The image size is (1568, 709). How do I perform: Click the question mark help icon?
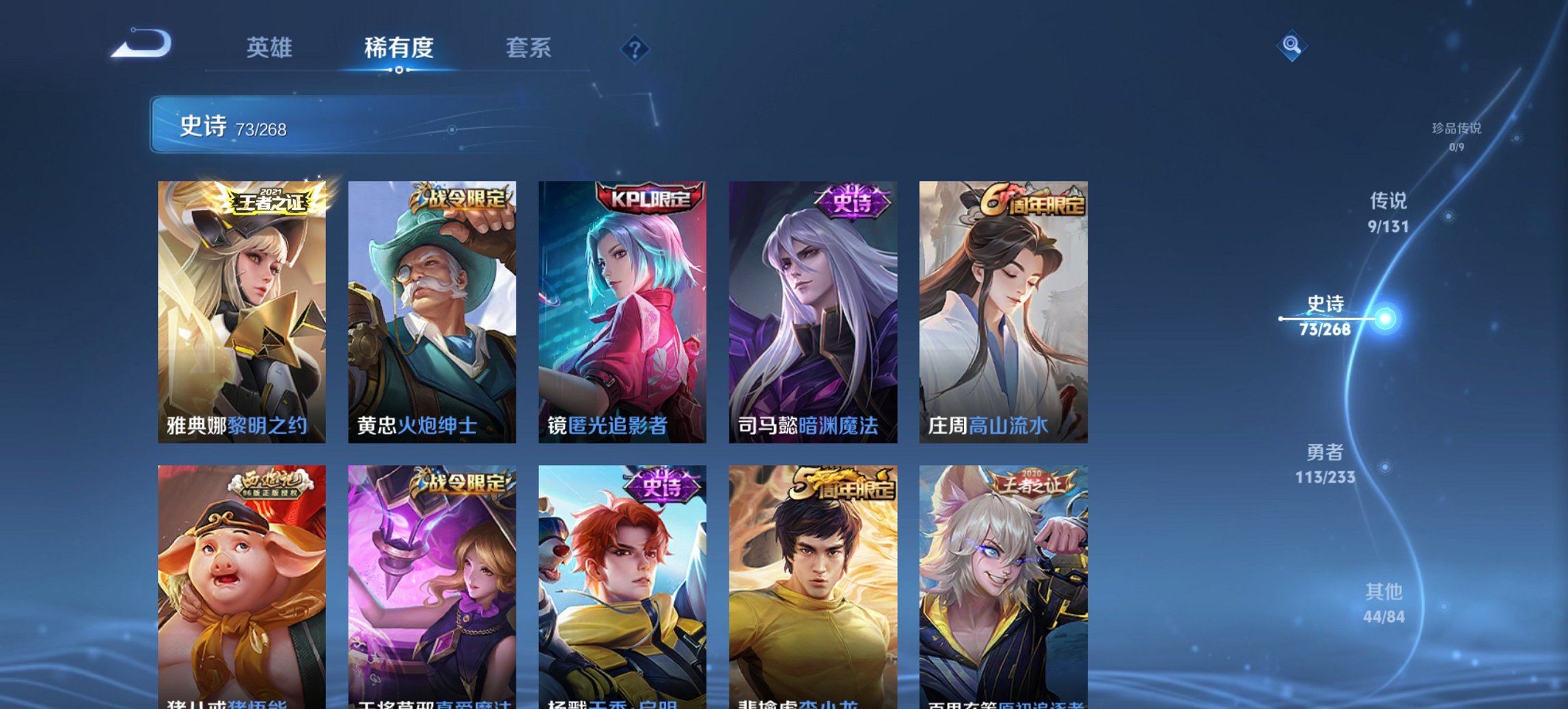(x=635, y=50)
